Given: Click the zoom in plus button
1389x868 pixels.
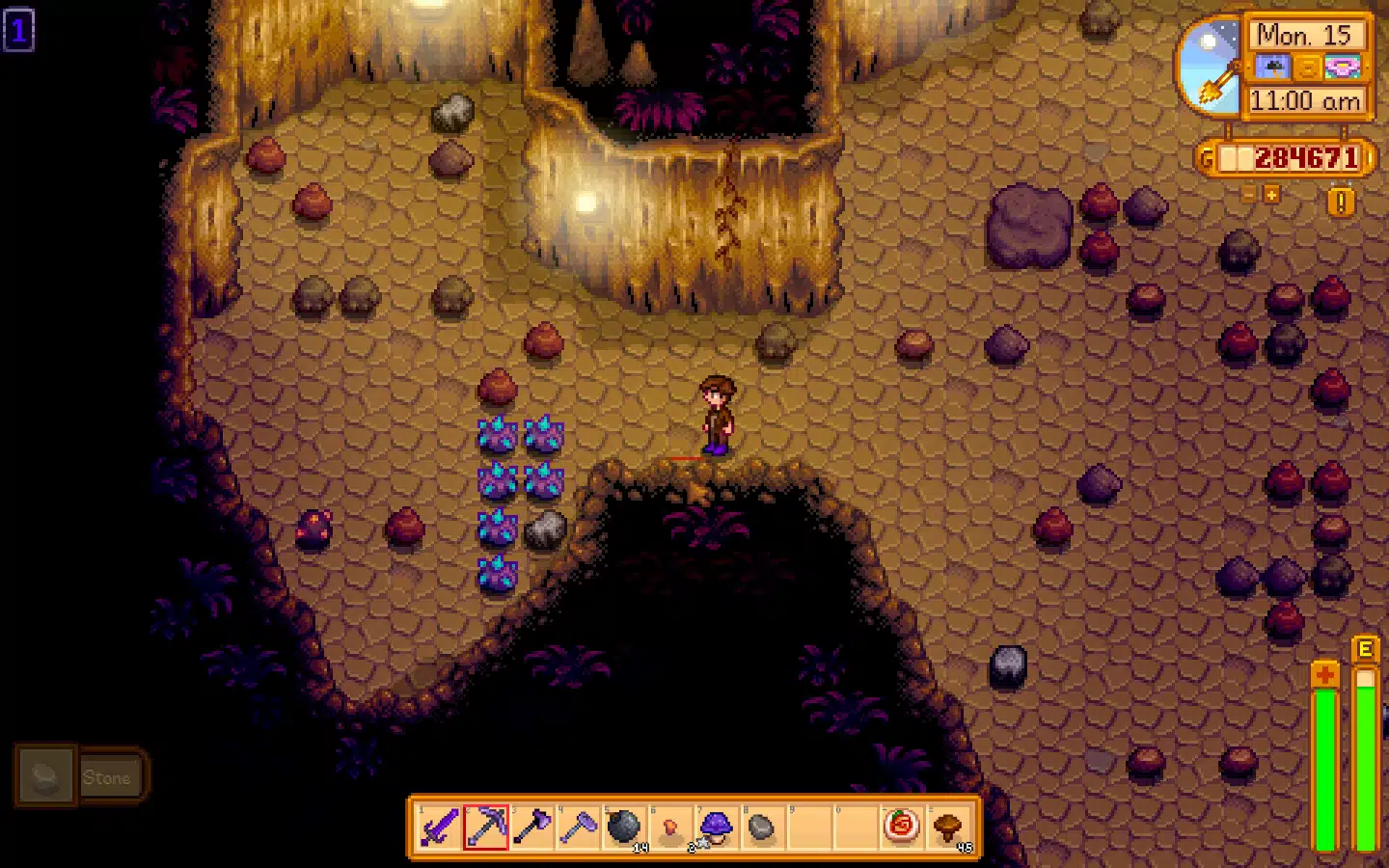Looking at the screenshot, I should (1271, 193).
